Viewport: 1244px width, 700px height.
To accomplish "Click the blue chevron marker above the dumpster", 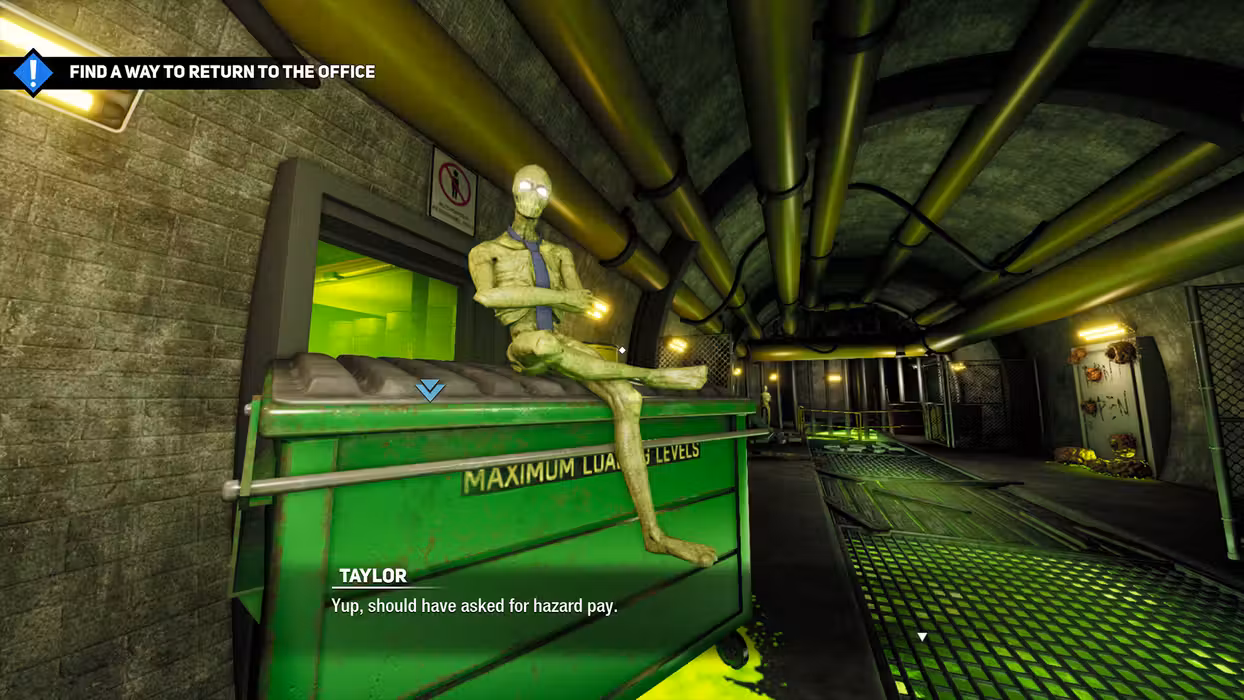I will coord(430,390).
